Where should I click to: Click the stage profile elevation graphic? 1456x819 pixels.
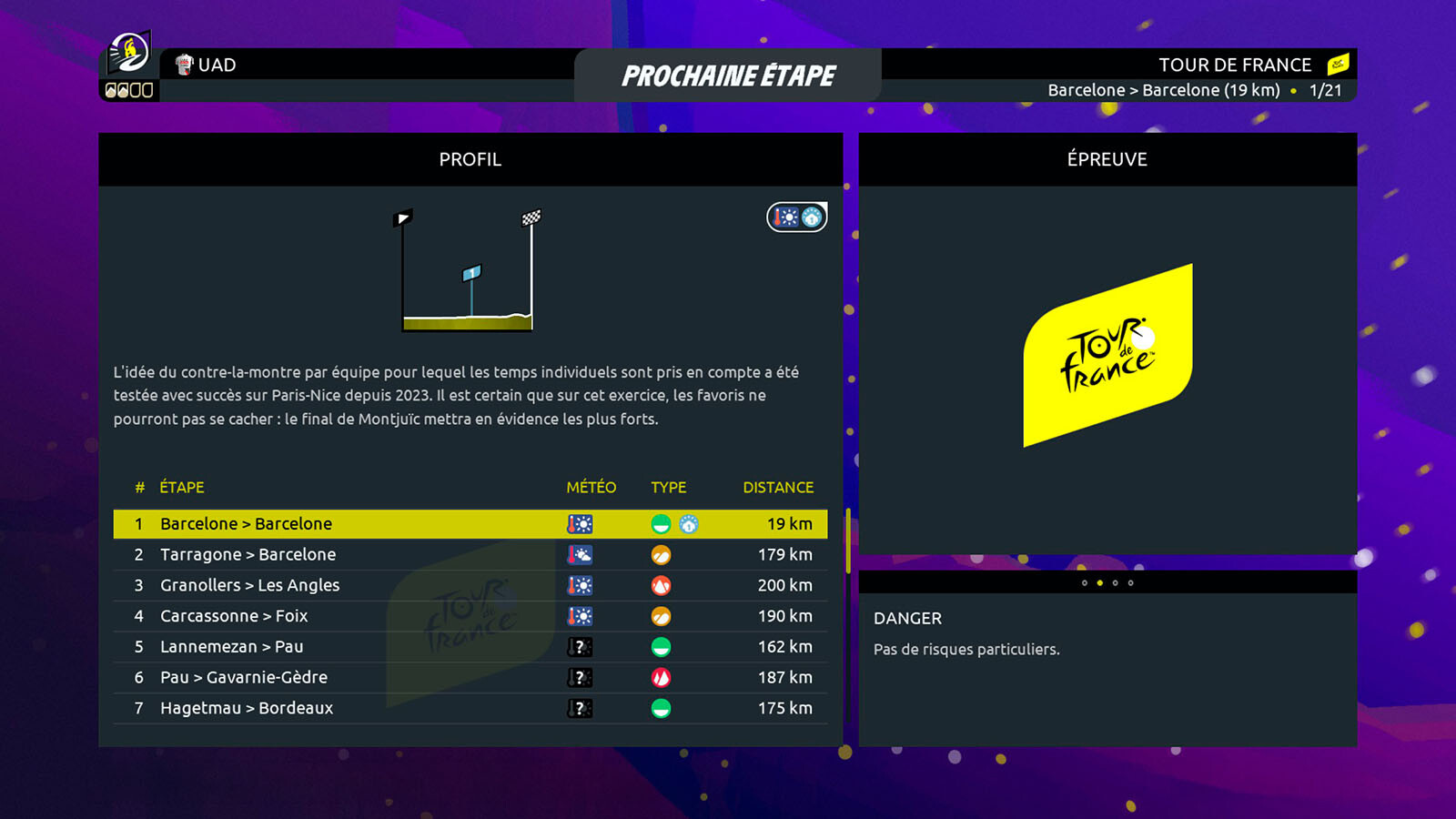(x=468, y=271)
